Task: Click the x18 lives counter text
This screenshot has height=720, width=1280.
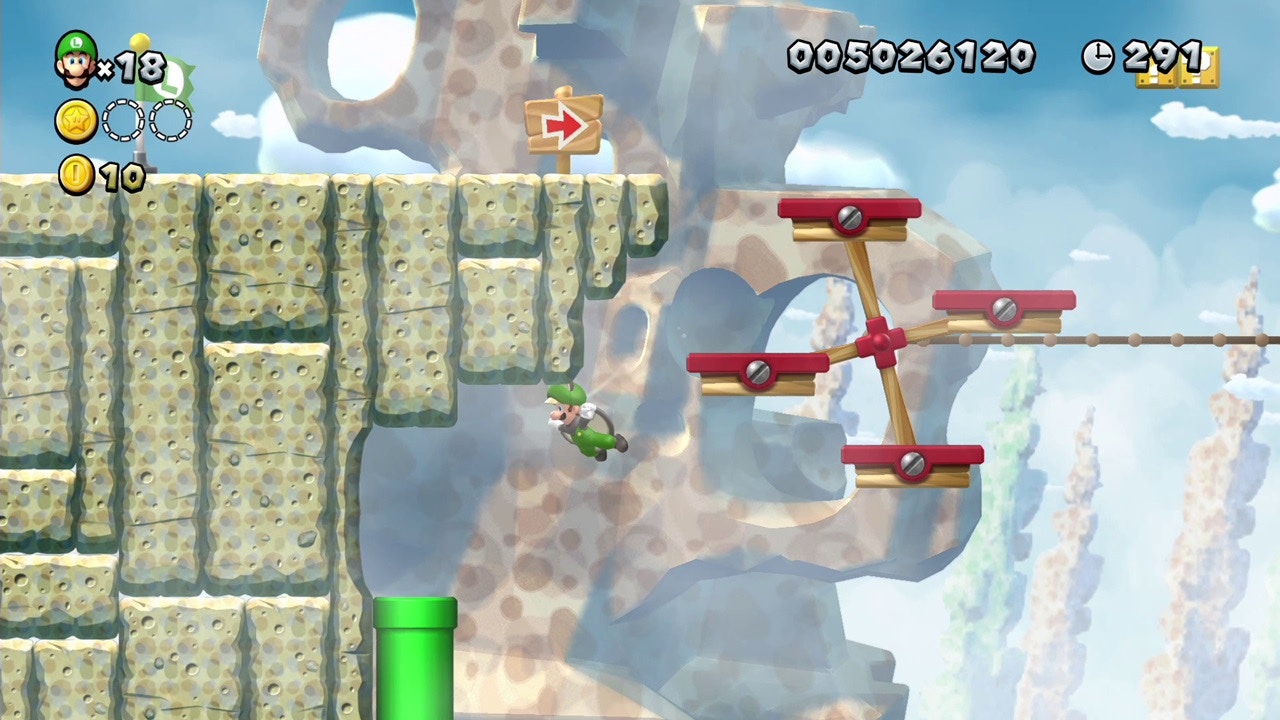Action: [132, 68]
